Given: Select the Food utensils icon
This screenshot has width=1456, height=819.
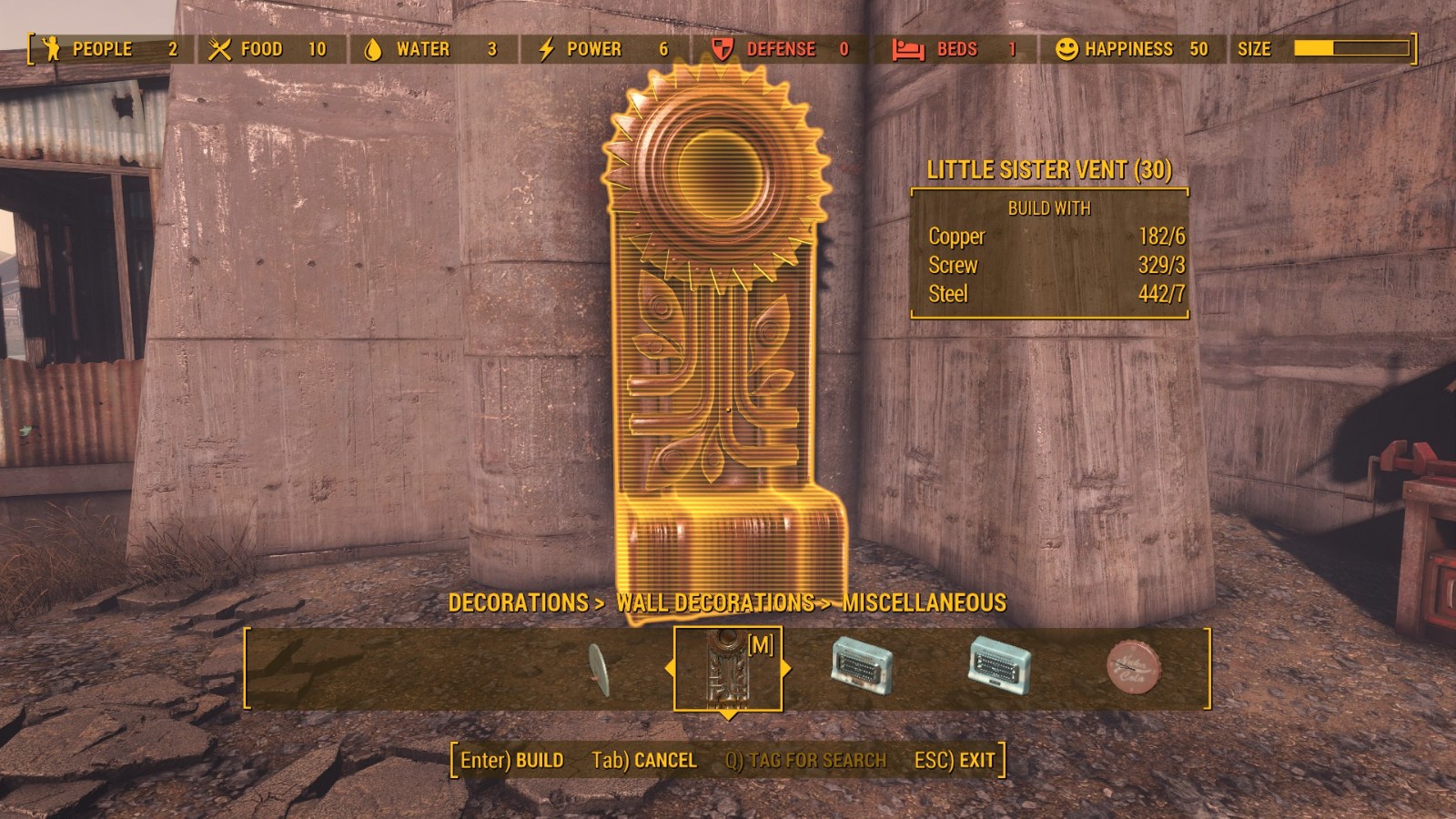Looking at the screenshot, I should [x=218, y=49].
